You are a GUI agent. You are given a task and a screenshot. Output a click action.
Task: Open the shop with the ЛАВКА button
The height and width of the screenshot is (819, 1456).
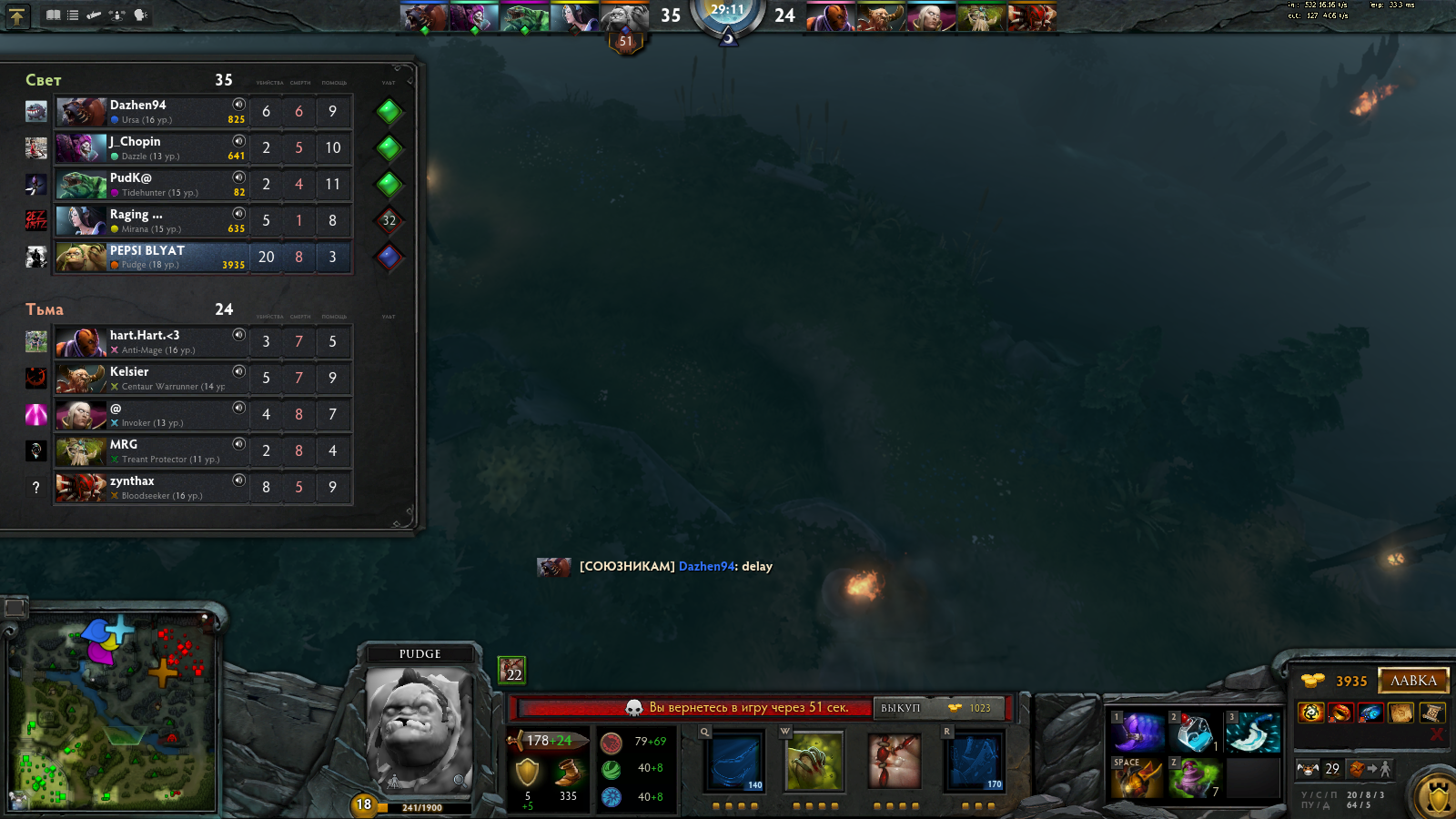coord(1413,681)
